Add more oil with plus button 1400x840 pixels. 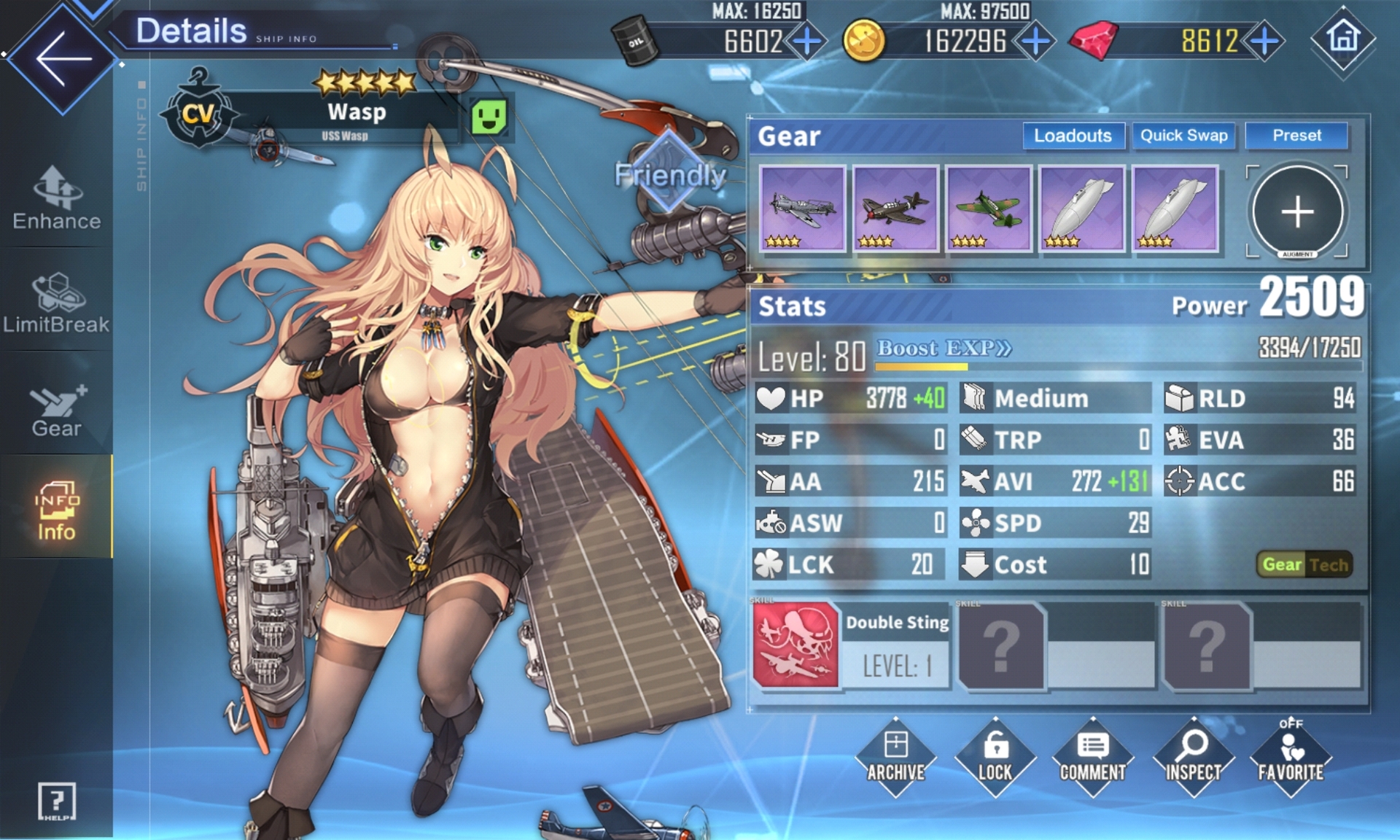click(x=806, y=41)
